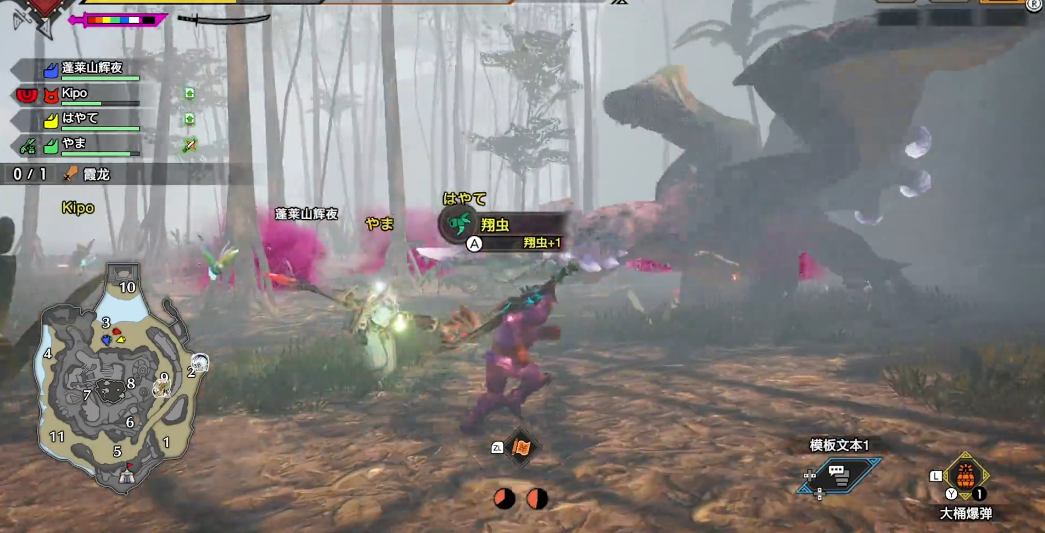Open the area minimap

click(x=115, y=380)
